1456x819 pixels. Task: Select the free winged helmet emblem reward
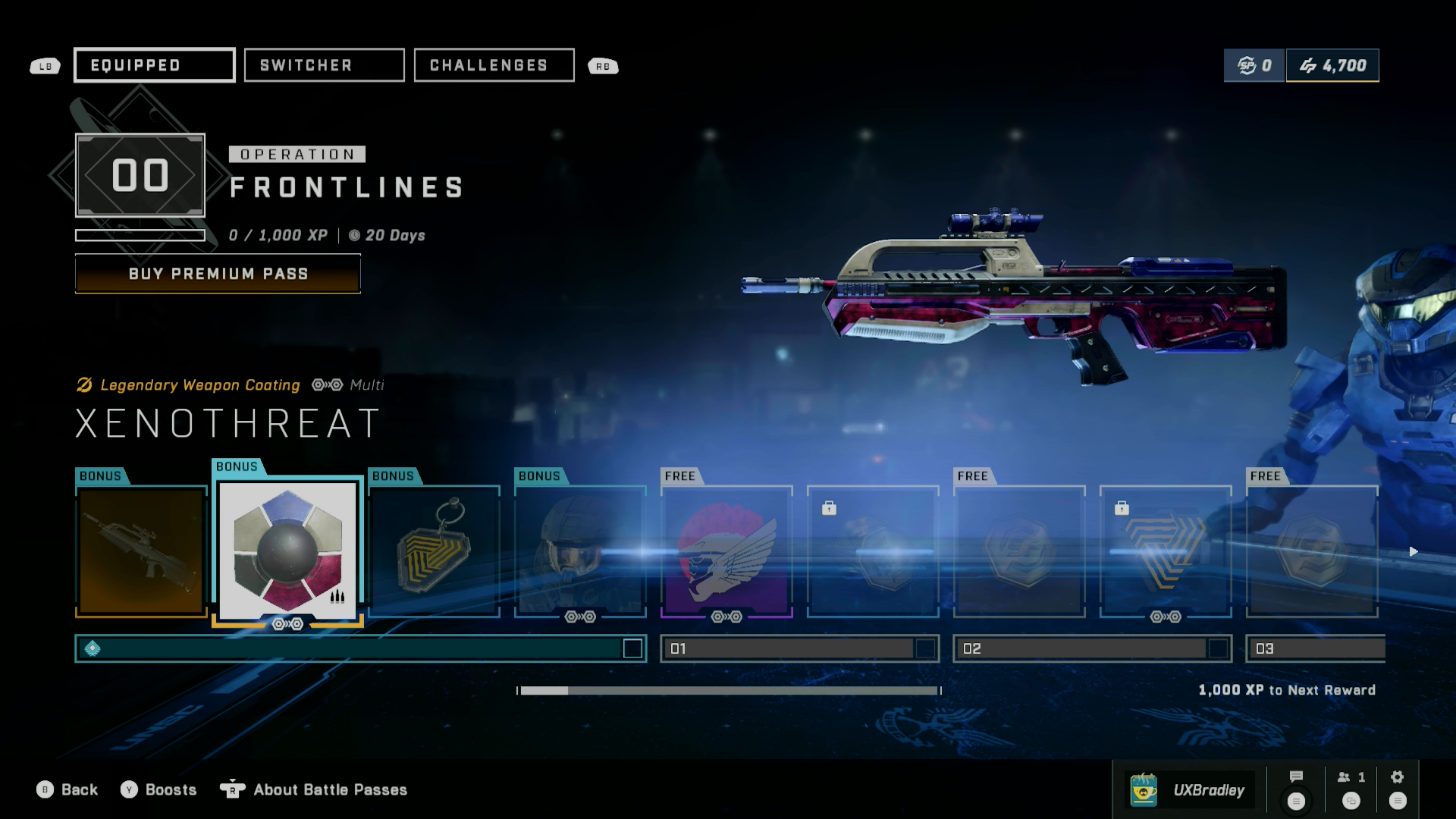pos(726,551)
